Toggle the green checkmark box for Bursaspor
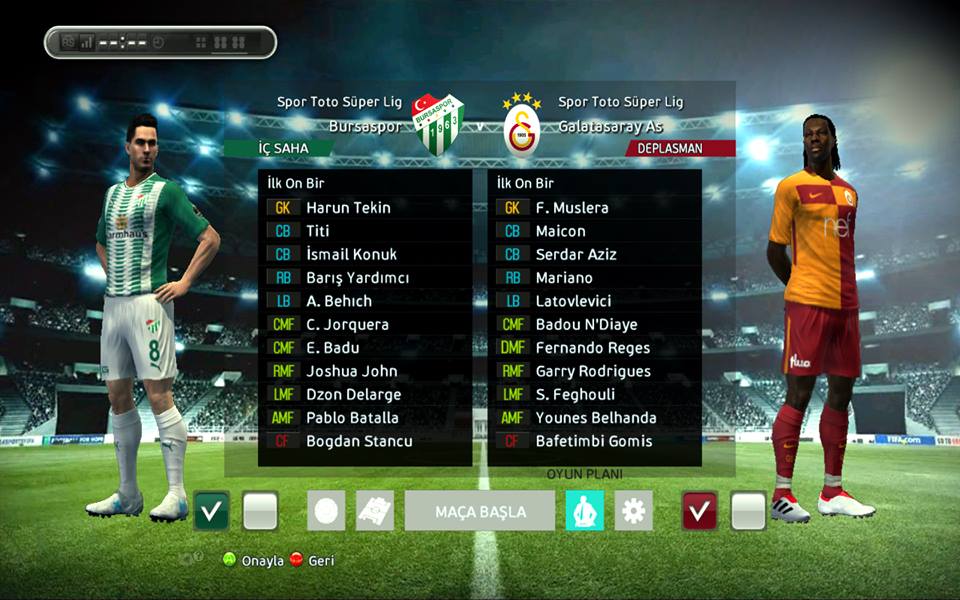The width and height of the screenshot is (960, 600). coord(211,511)
